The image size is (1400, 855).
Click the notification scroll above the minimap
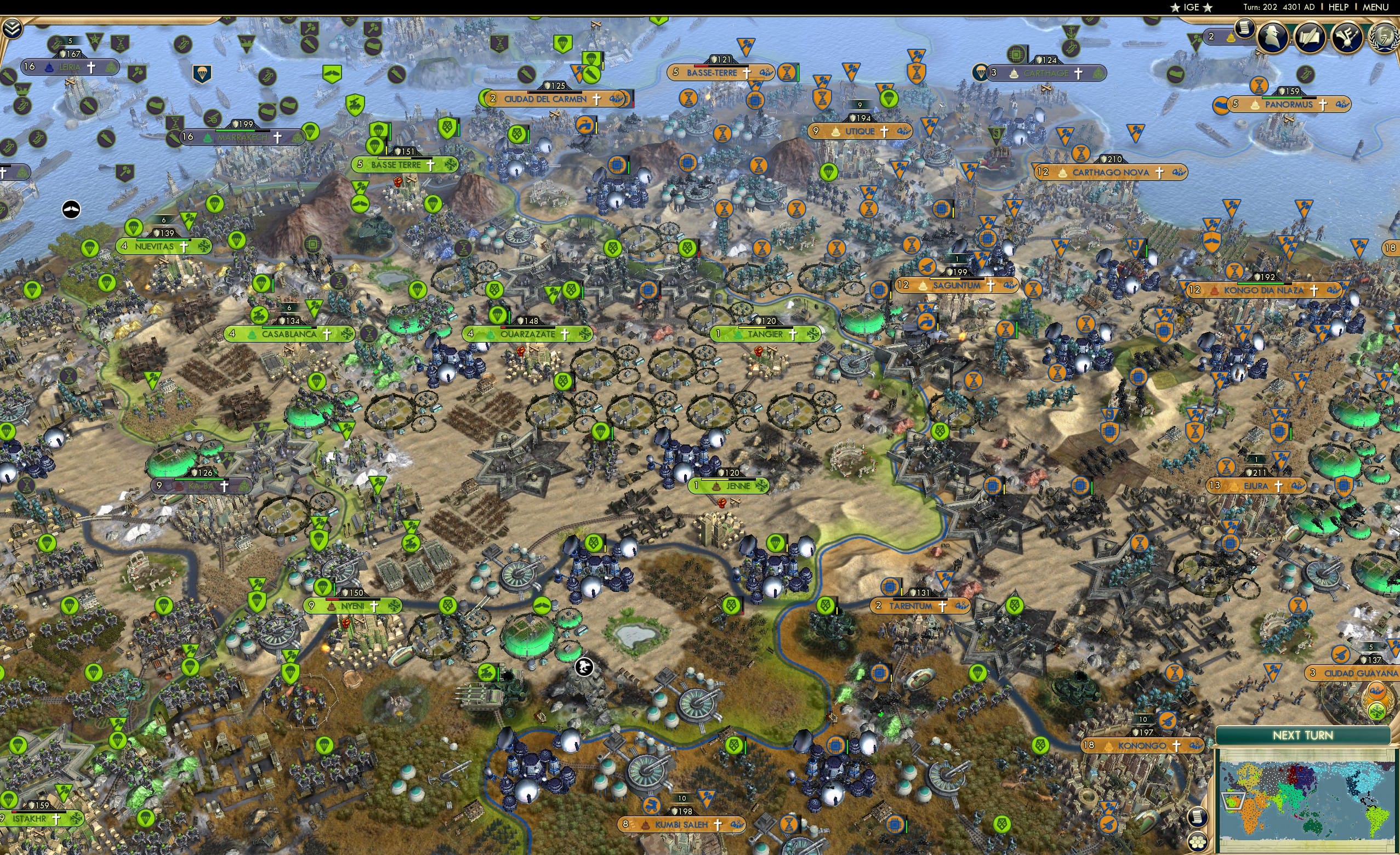click(1198, 818)
